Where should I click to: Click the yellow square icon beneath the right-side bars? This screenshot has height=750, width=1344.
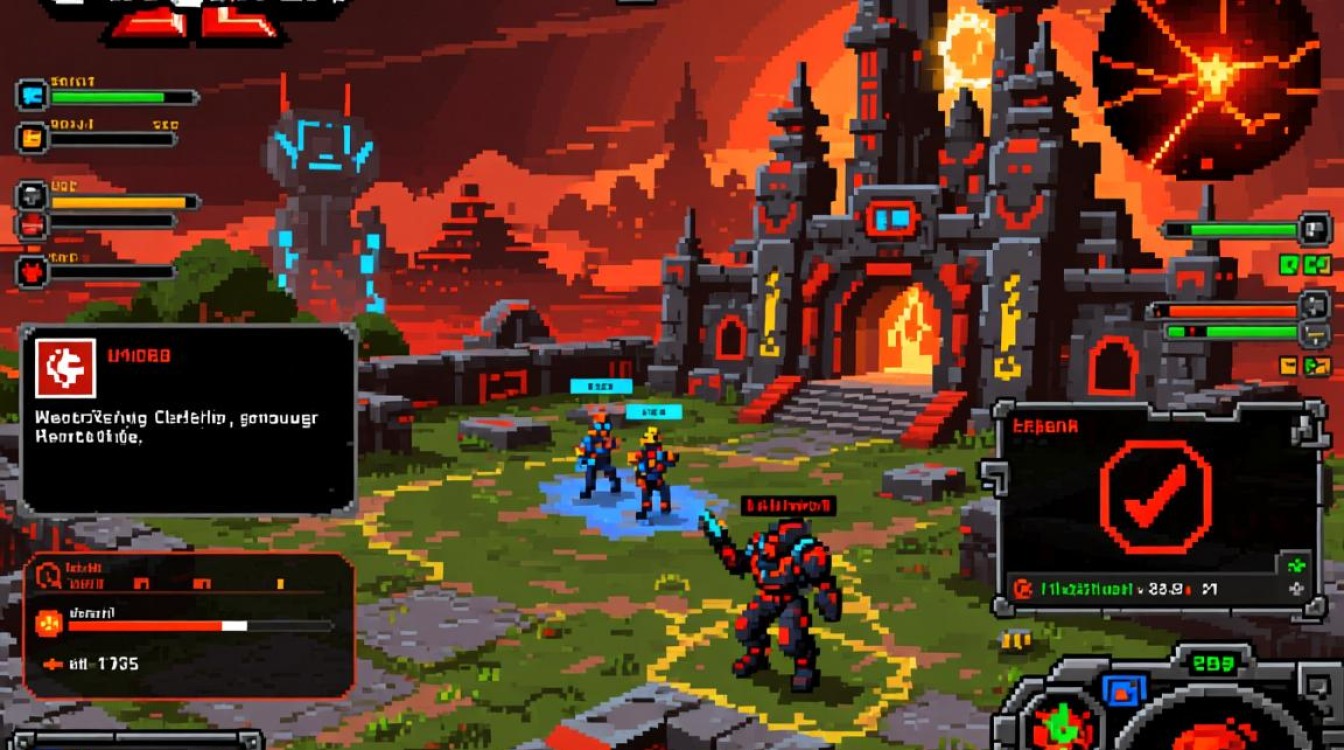(x=1288, y=366)
